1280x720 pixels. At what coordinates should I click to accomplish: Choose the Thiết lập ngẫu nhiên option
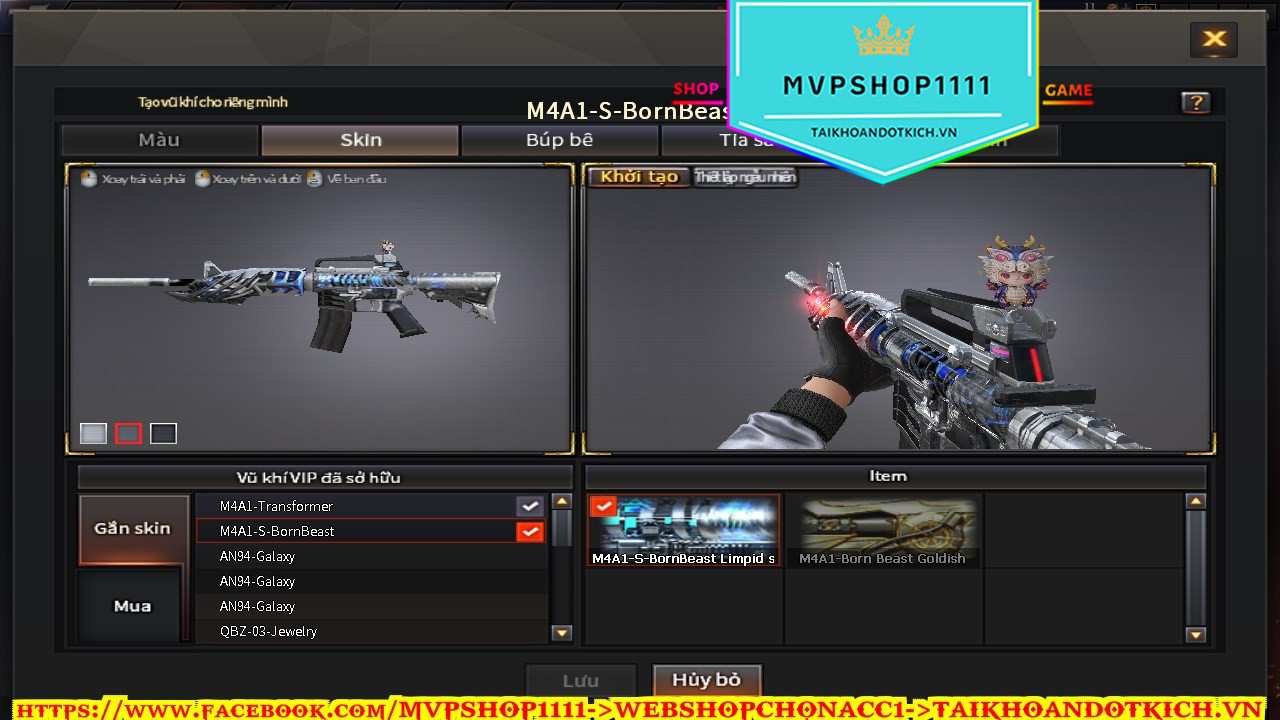click(745, 177)
